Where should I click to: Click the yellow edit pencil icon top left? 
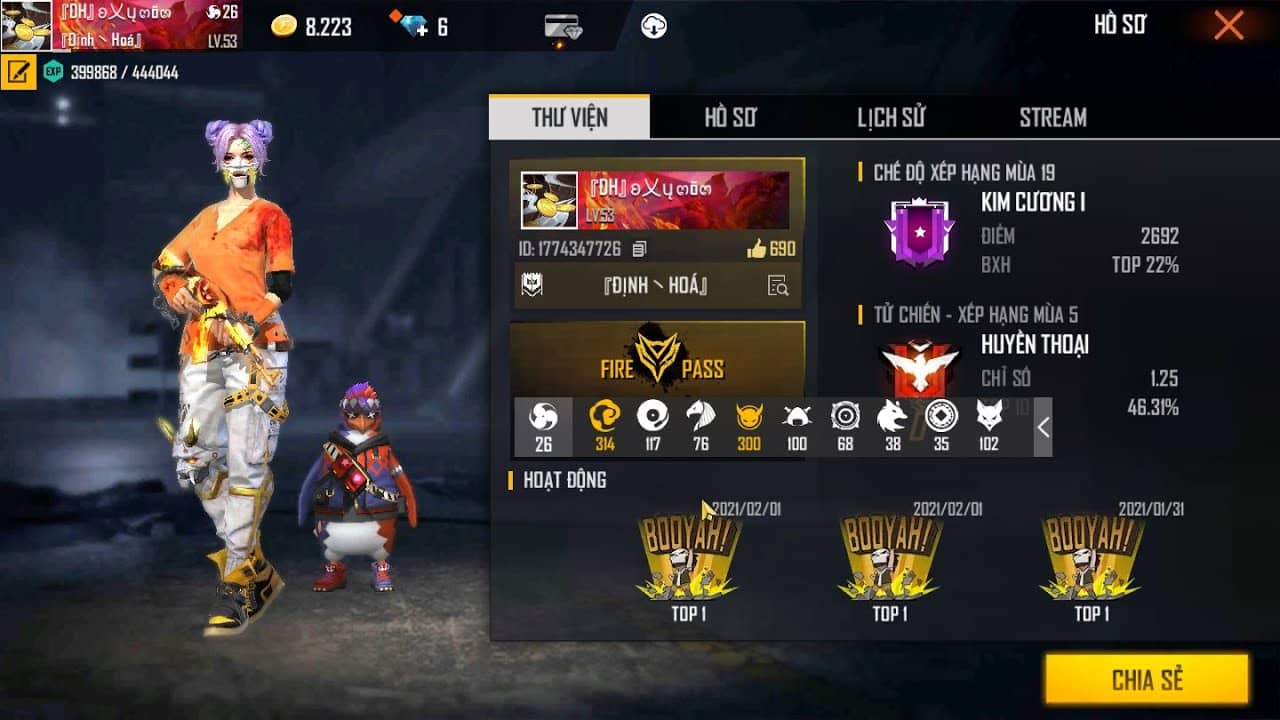(19, 73)
